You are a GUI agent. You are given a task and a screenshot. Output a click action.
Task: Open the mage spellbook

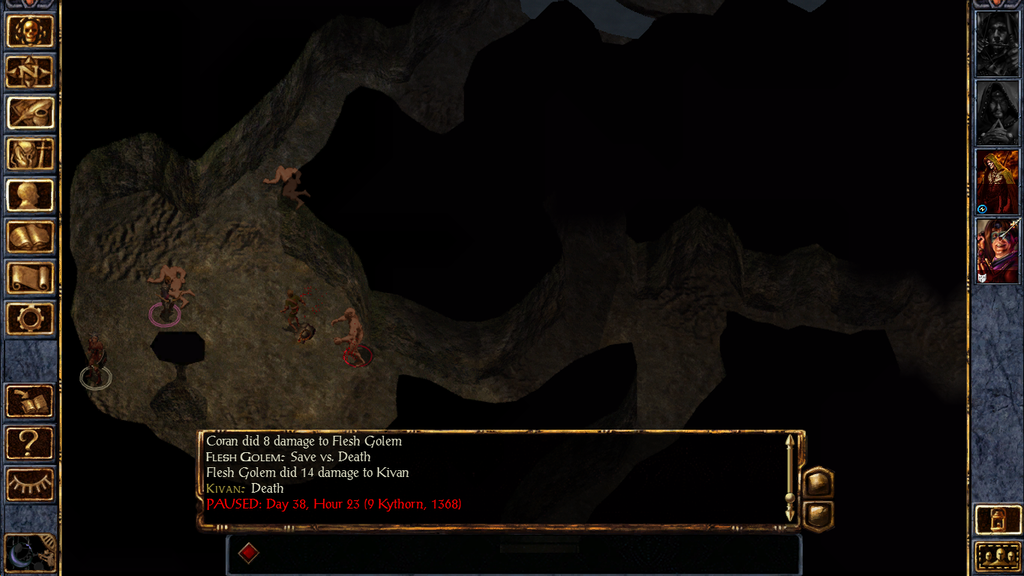click(30, 236)
